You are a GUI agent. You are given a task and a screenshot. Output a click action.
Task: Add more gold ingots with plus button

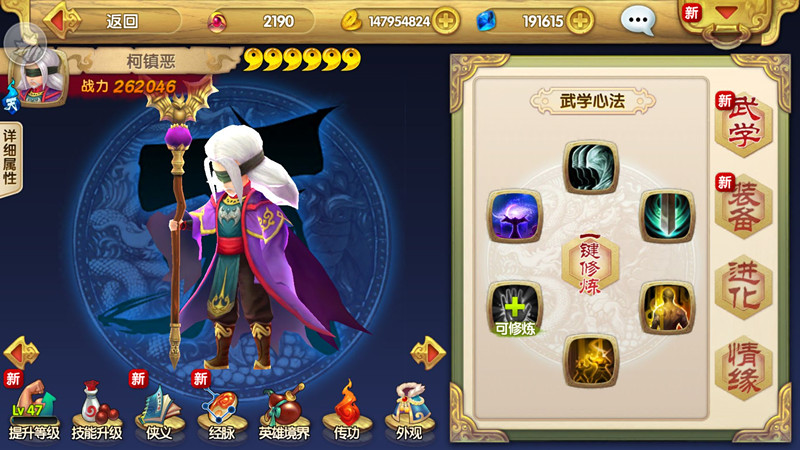click(x=445, y=20)
